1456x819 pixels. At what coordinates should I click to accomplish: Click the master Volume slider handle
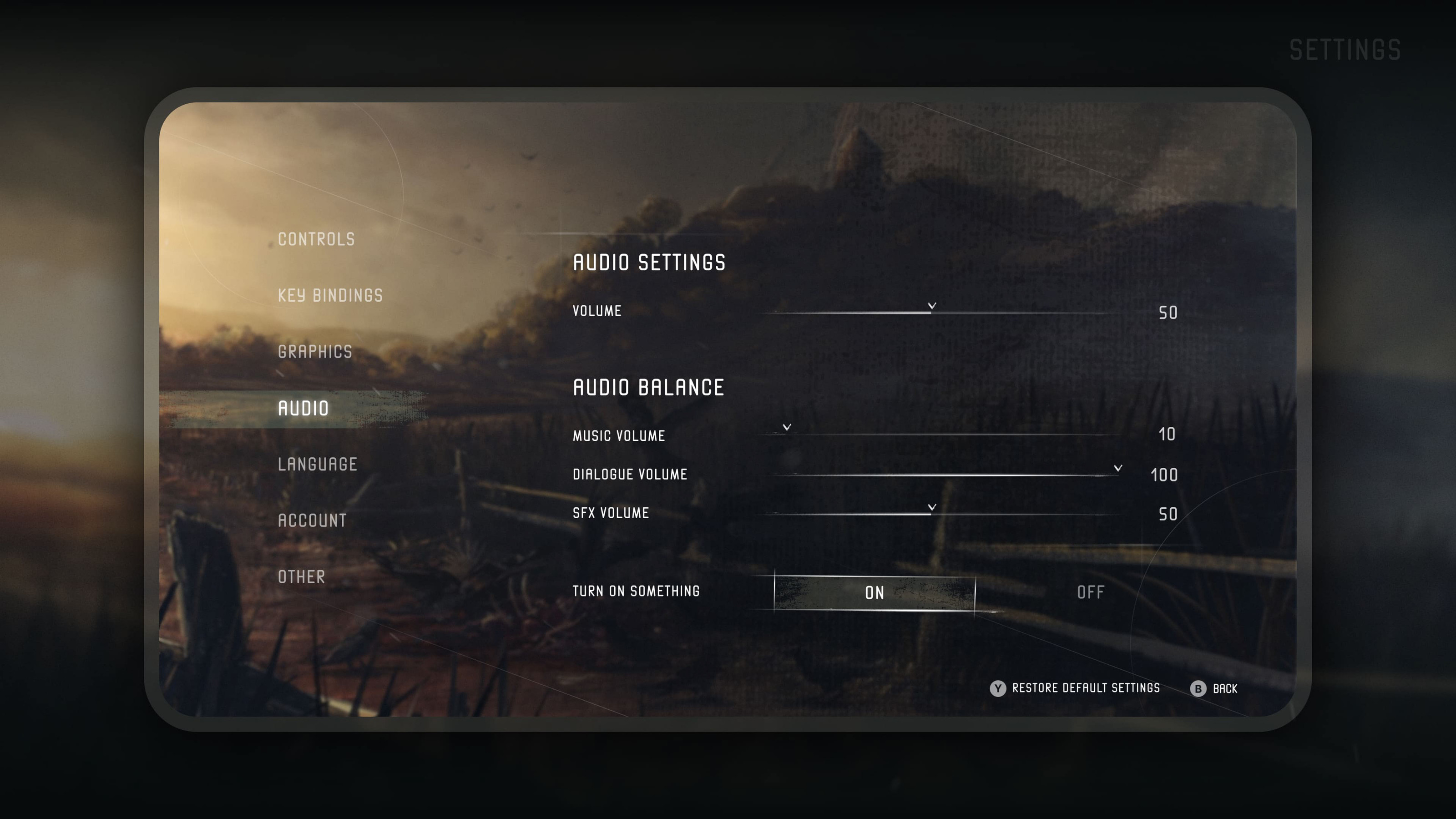tap(932, 308)
